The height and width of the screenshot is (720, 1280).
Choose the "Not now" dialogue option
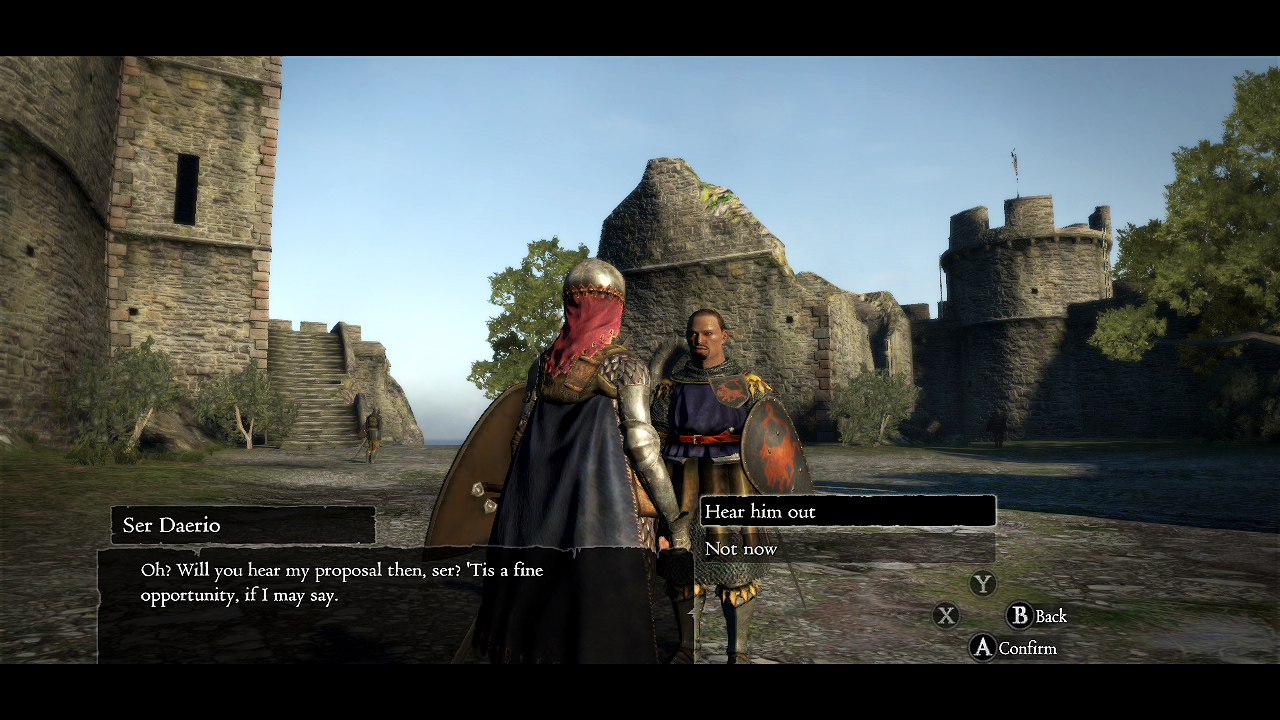click(x=740, y=548)
